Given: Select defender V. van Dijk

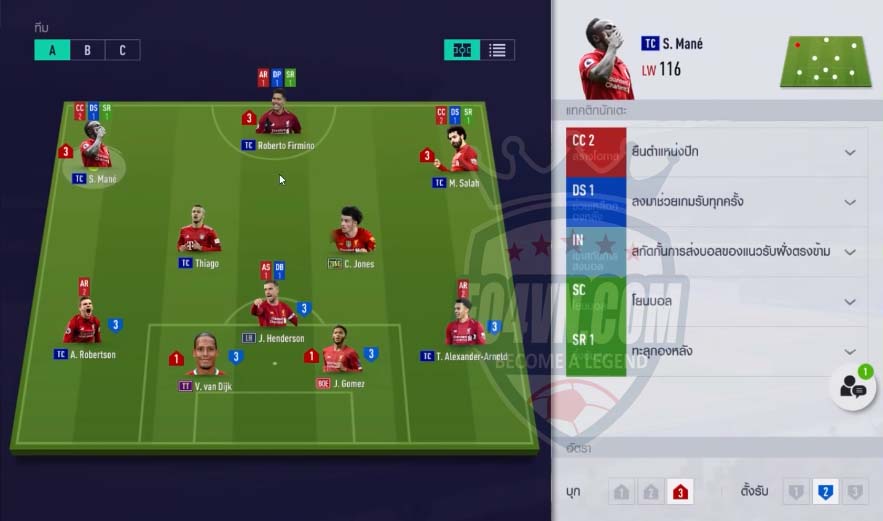Looking at the screenshot, I should tap(205, 357).
